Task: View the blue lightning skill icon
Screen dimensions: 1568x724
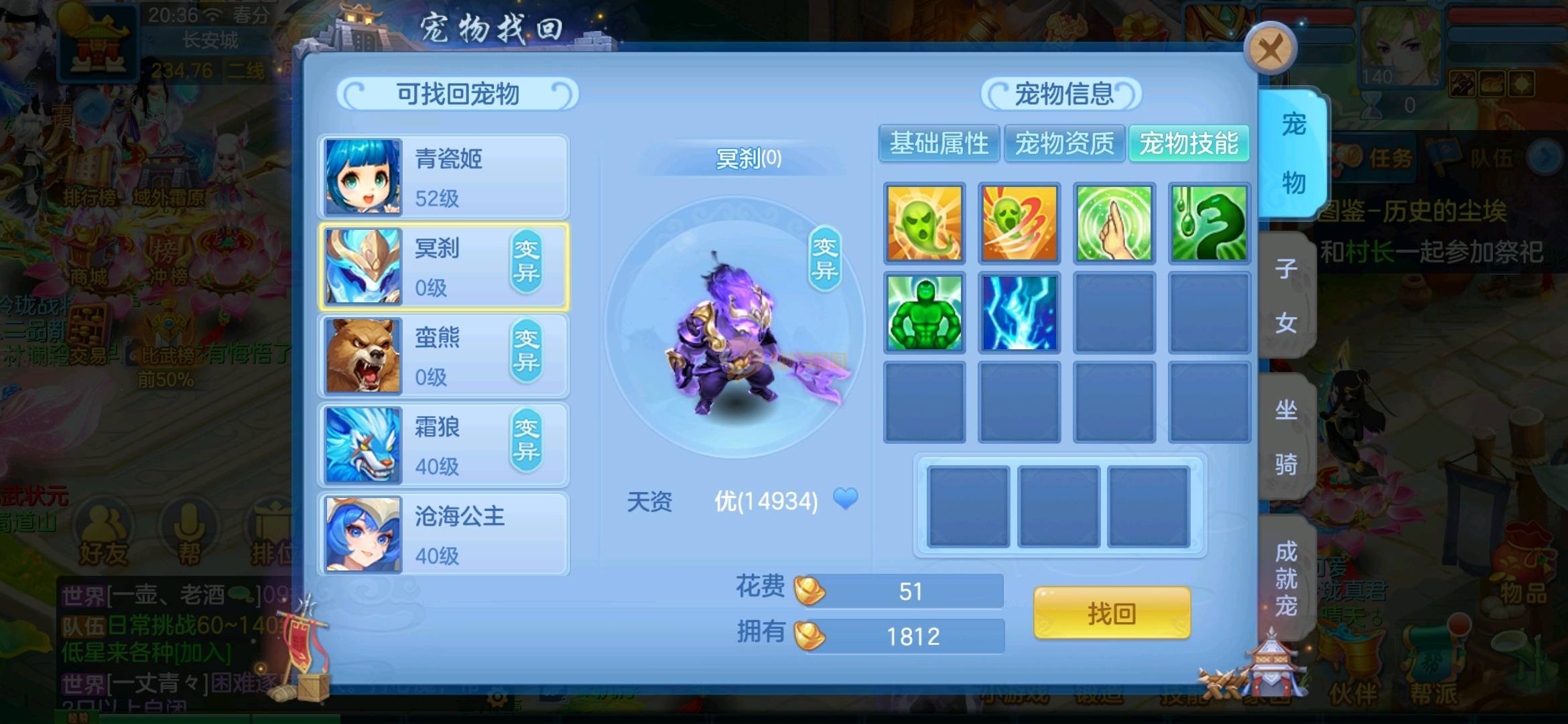Action: (x=1019, y=313)
